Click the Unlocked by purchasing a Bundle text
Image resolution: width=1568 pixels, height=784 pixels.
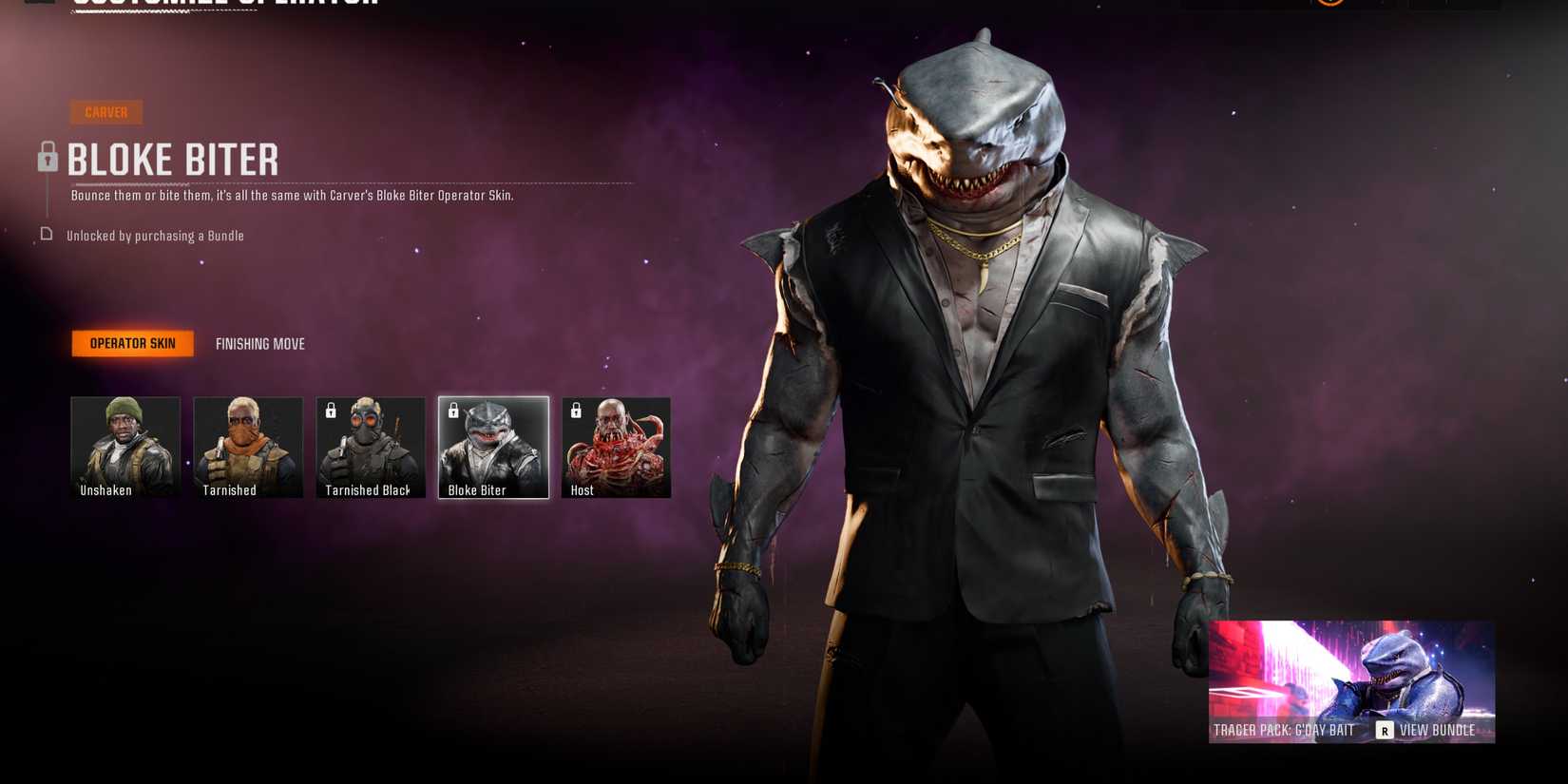pyautogui.click(x=155, y=235)
